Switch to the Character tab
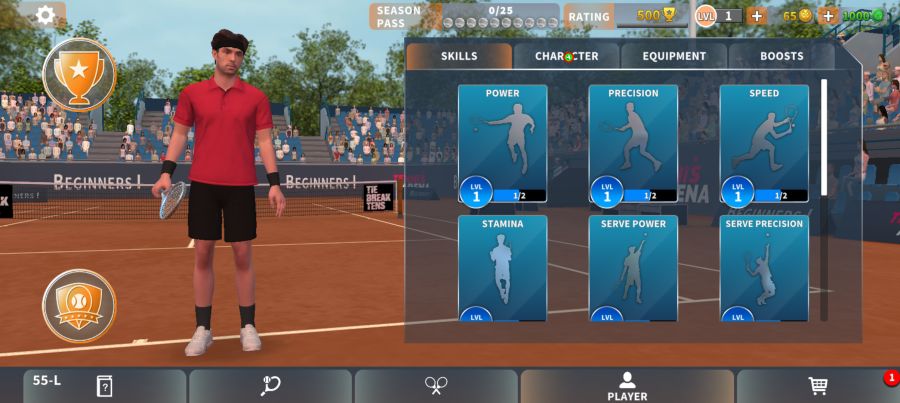 point(566,56)
